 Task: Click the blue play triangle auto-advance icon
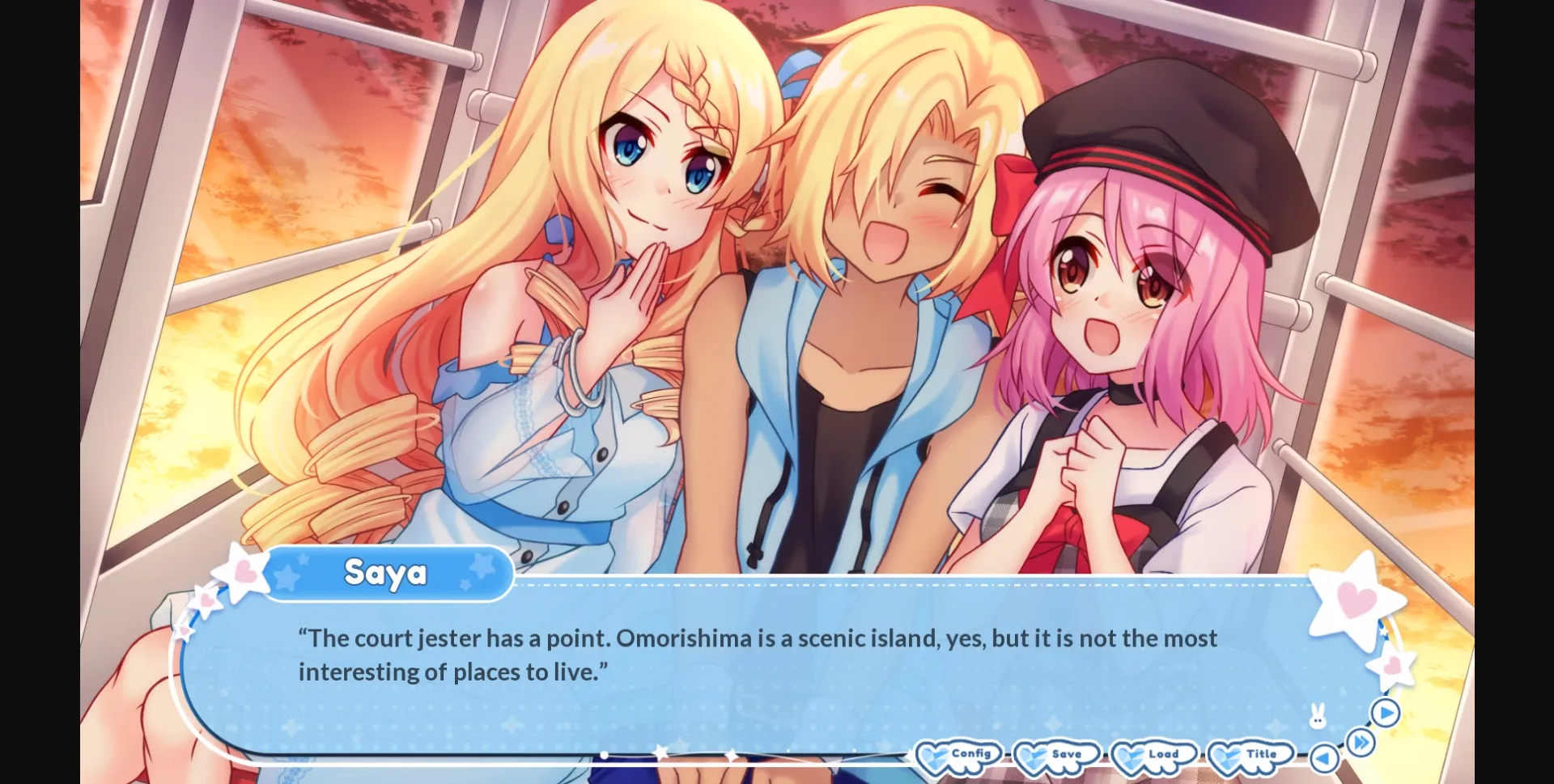(x=1386, y=714)
